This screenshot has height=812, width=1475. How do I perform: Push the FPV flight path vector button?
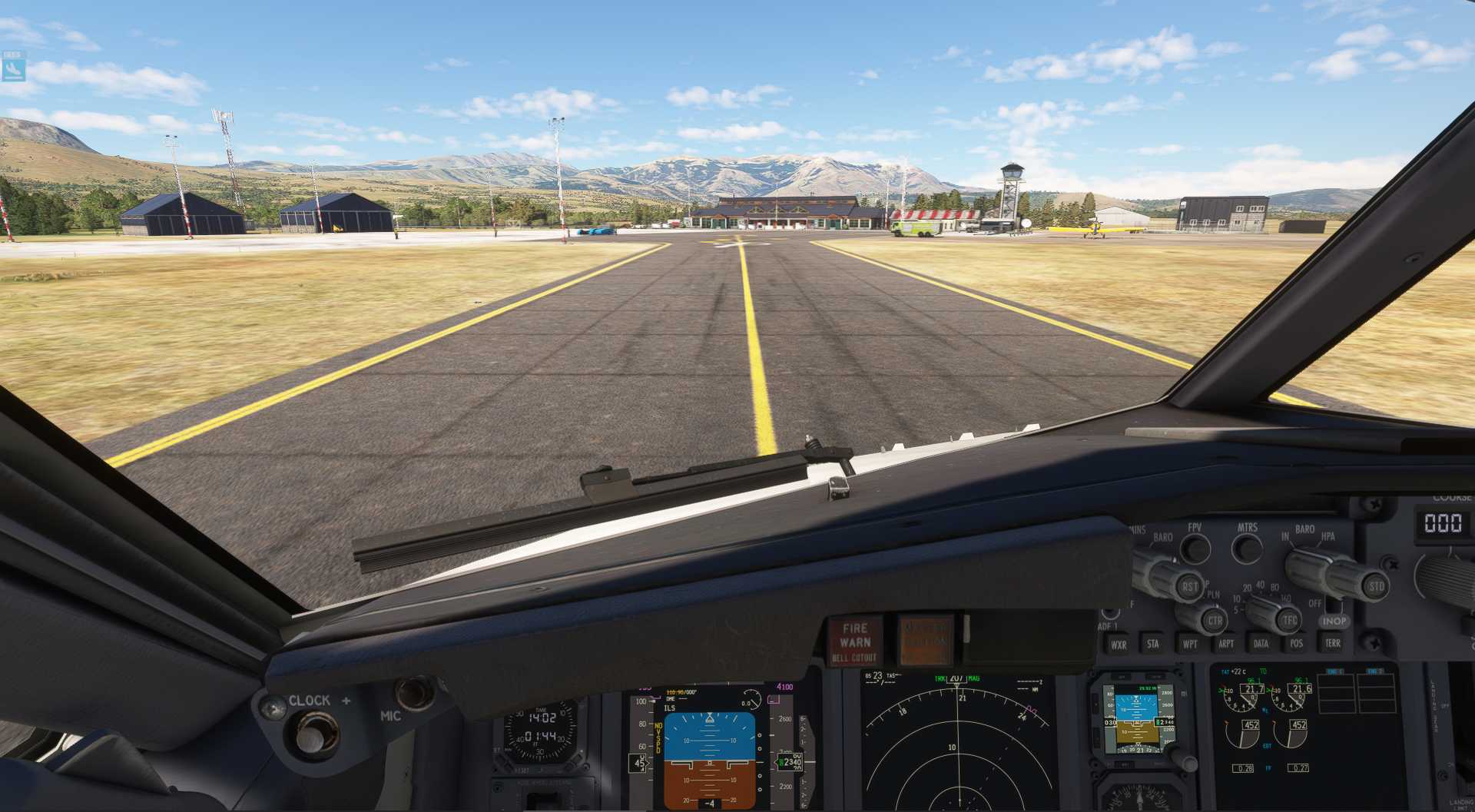point(1195,549)
